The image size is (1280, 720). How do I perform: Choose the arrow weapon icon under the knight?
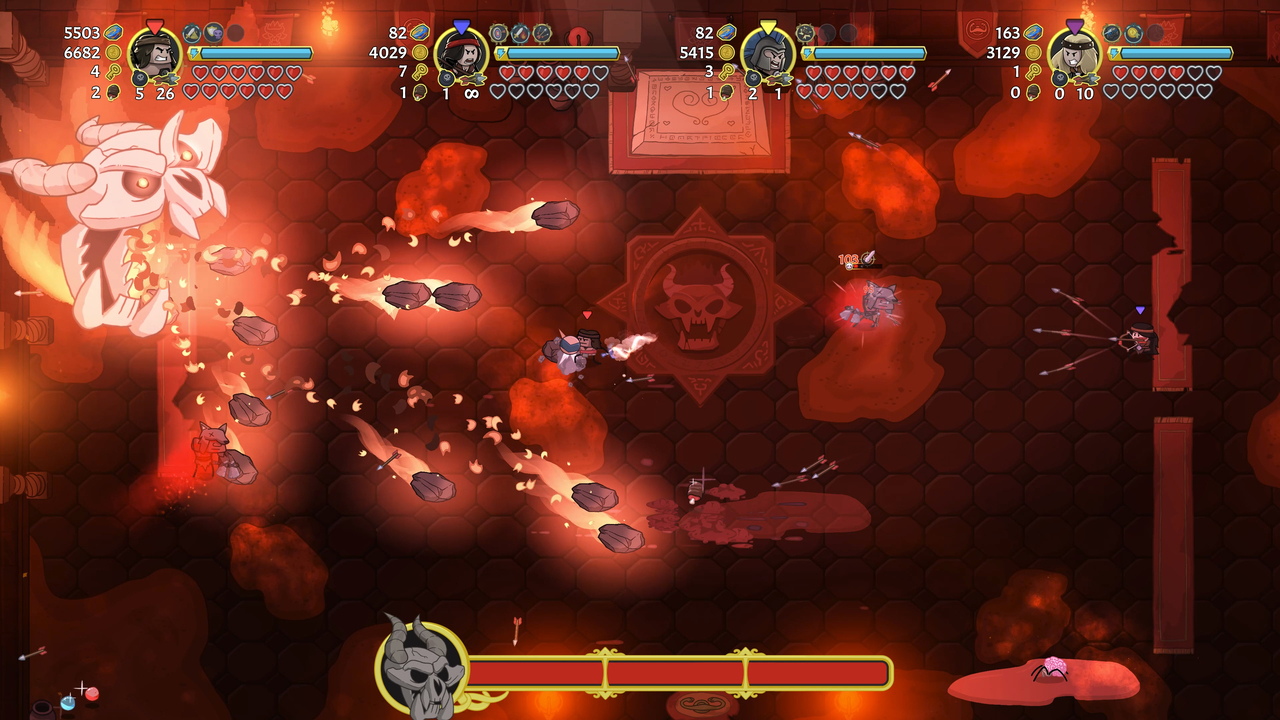coord(779,77)
